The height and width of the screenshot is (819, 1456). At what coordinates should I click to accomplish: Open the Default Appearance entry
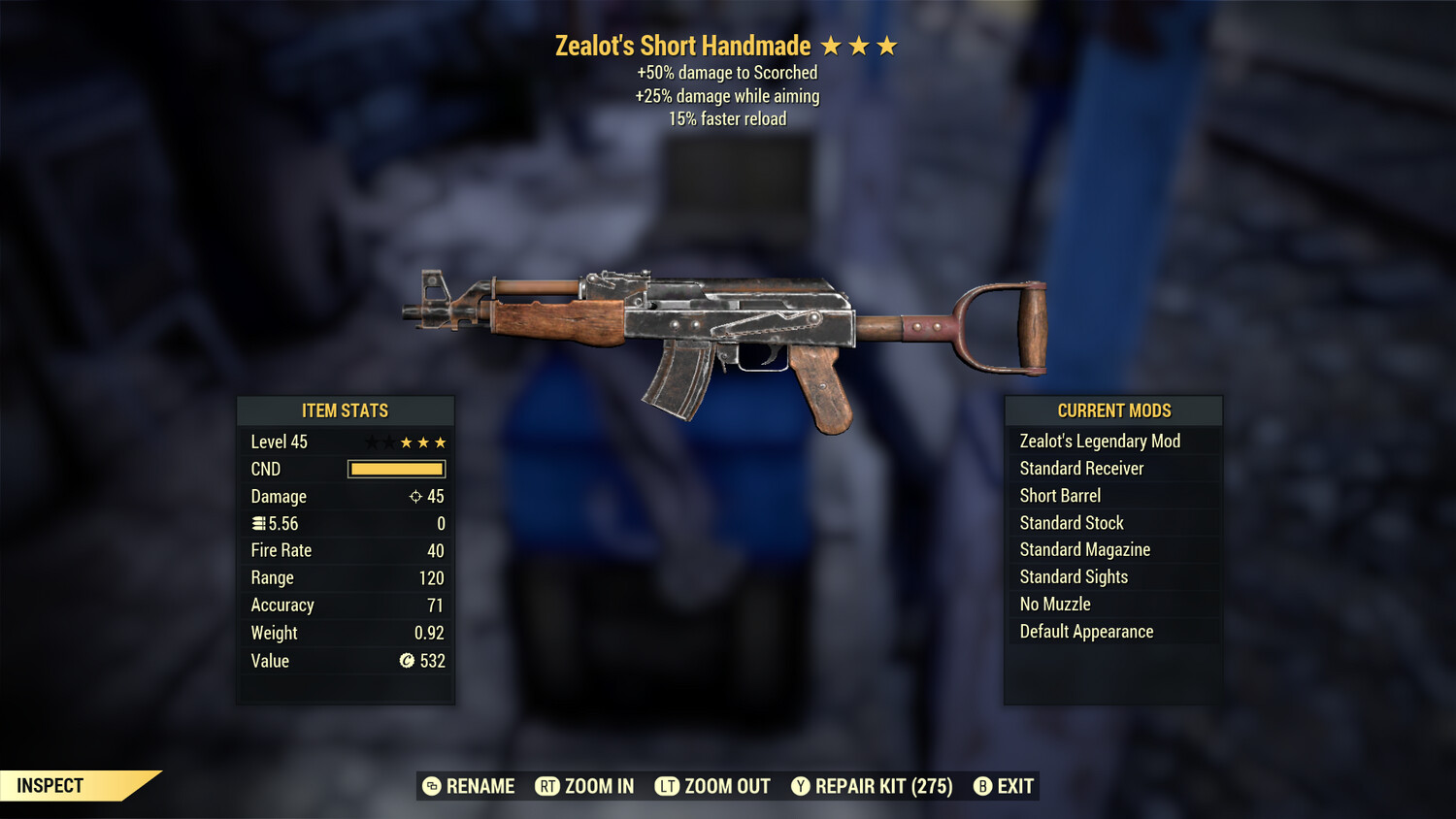1086,631
